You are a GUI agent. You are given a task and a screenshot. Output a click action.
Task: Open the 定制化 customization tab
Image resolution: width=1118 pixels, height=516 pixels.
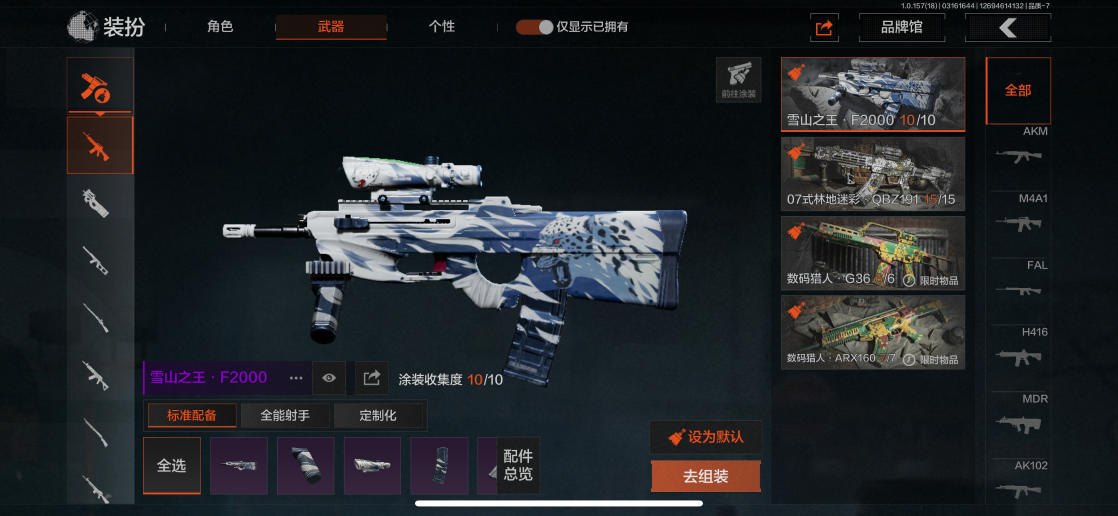click(x=378, y=415)
